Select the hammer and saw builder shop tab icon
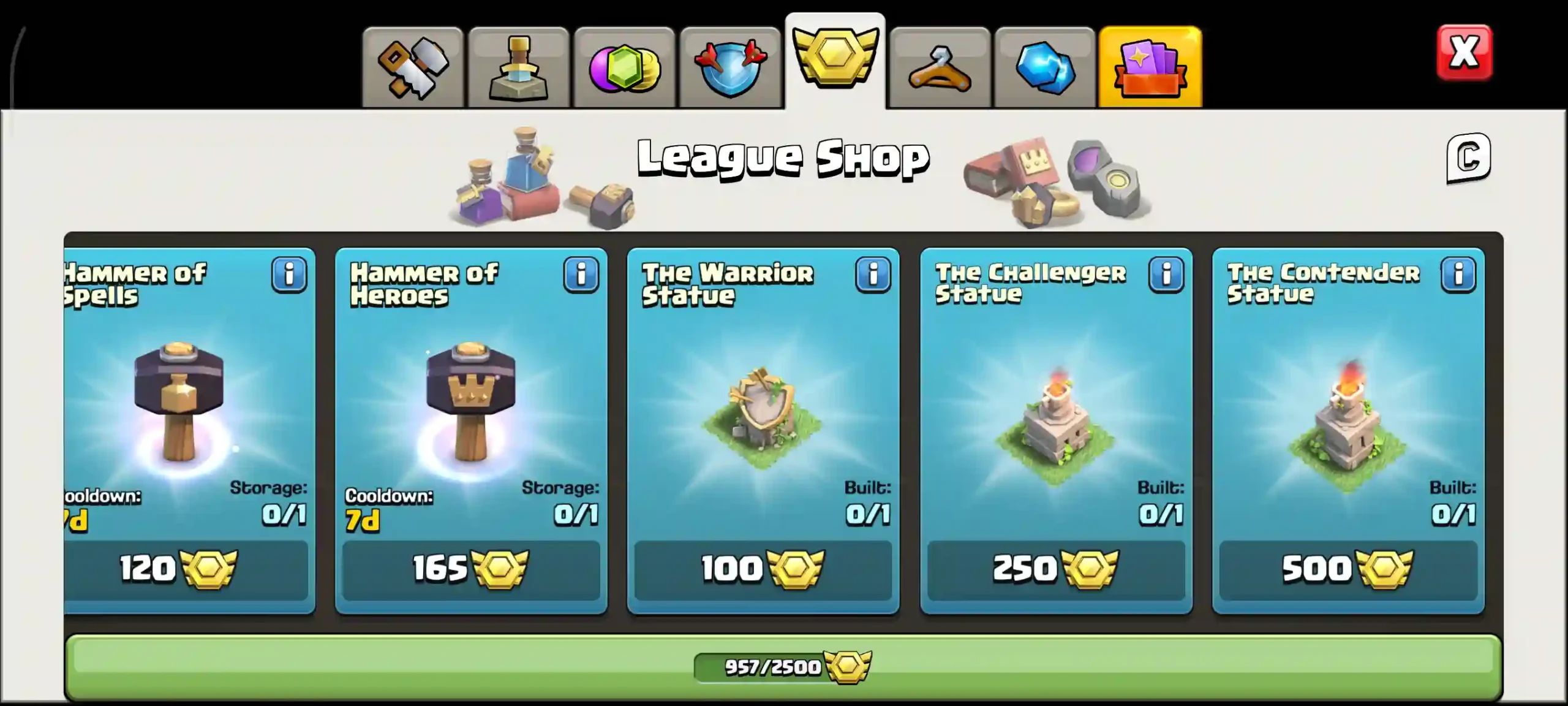Image resolution: width=1568 pixels, height=706 pixels. (414, 66)
